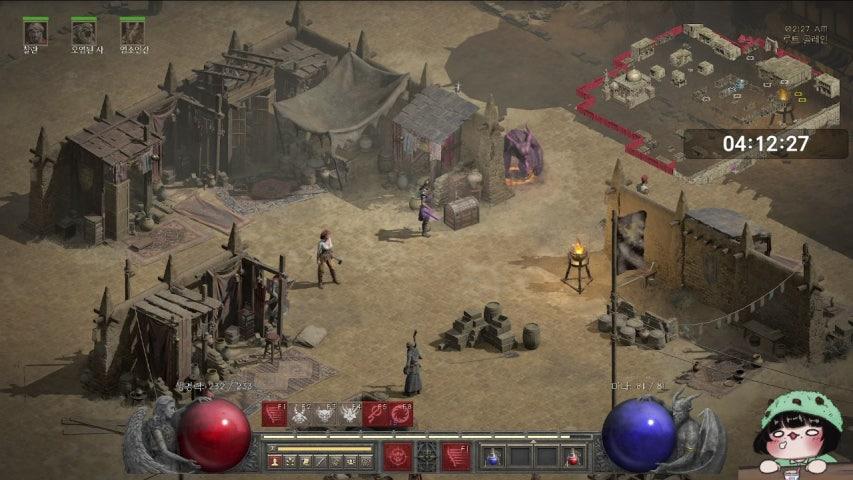The width and height of the screenshot is (853, 480).
Task: Use the red healing potion in the belt
Action: (x=572, y=458)
